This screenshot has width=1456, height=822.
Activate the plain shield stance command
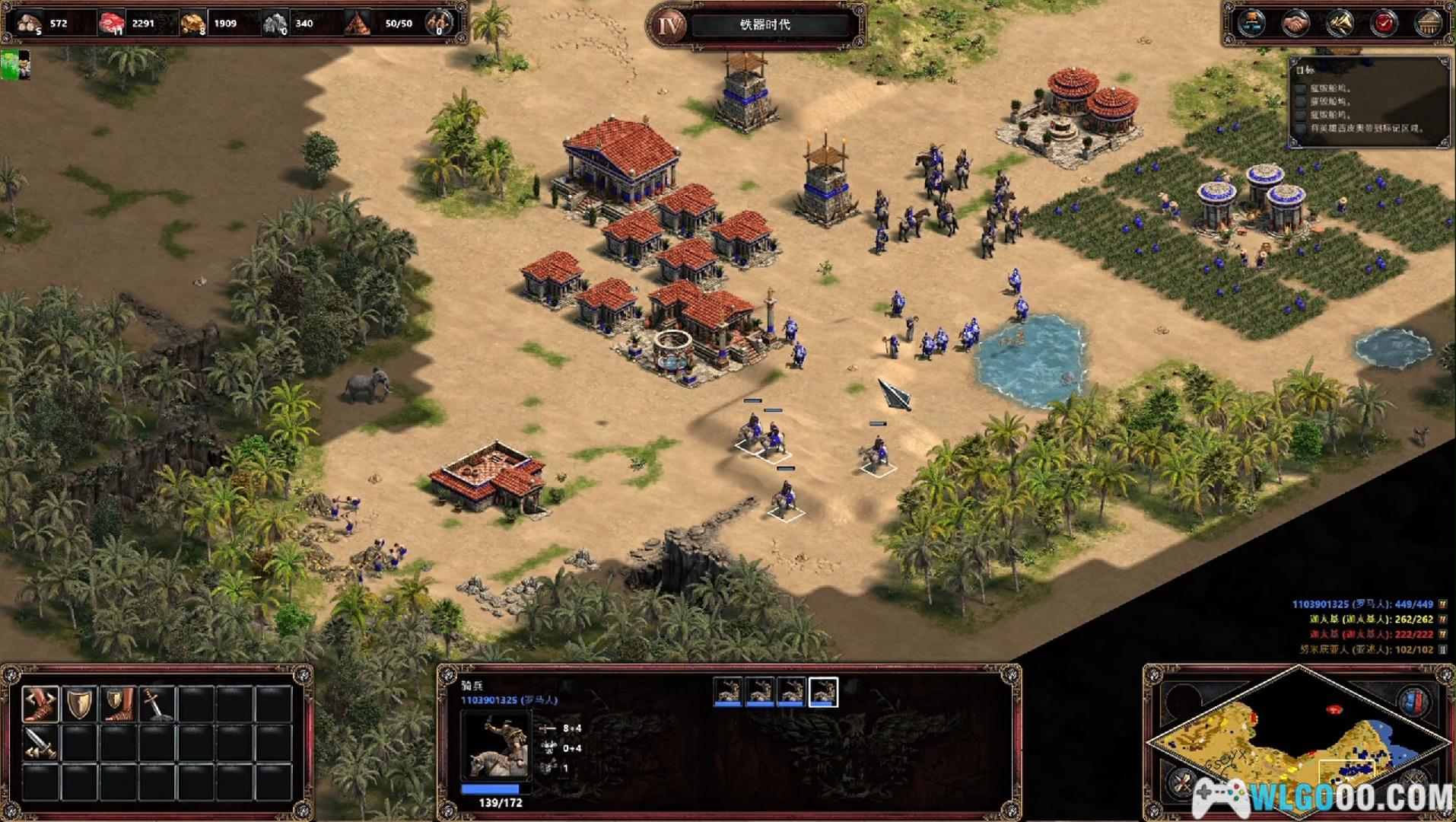pyautogui.click(x=79, y=703)
